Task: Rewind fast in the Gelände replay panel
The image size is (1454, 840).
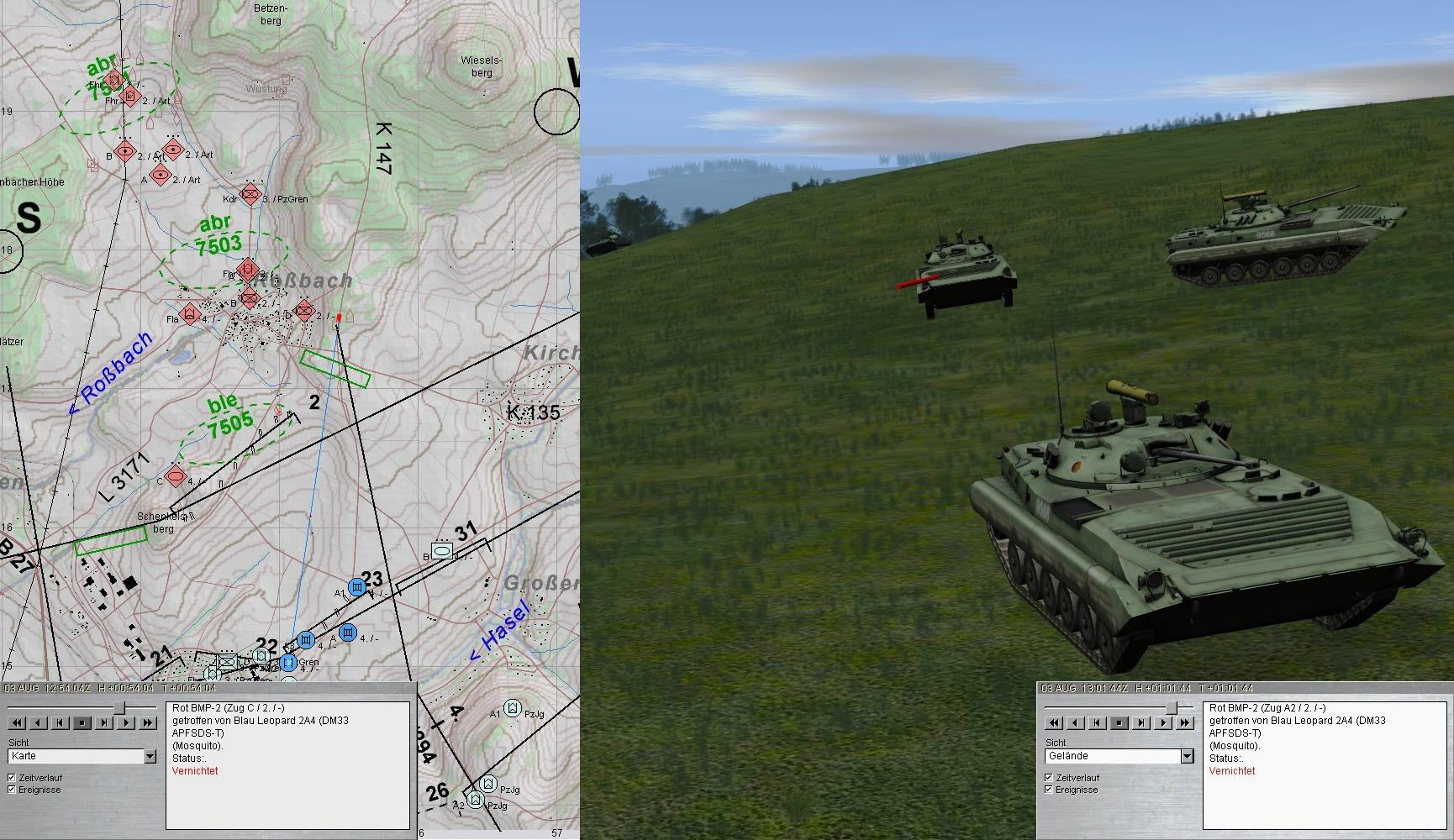Action: pos(1053,722)
